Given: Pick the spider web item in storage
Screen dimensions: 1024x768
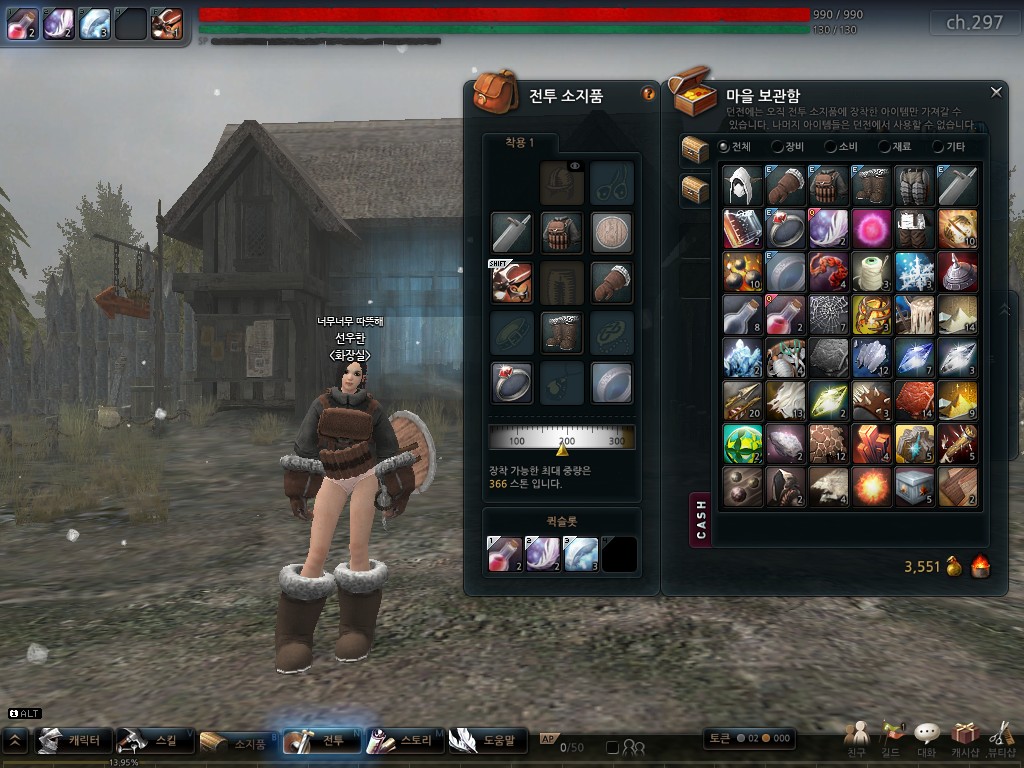Looking at the screenshot, I should coord(829,315).
